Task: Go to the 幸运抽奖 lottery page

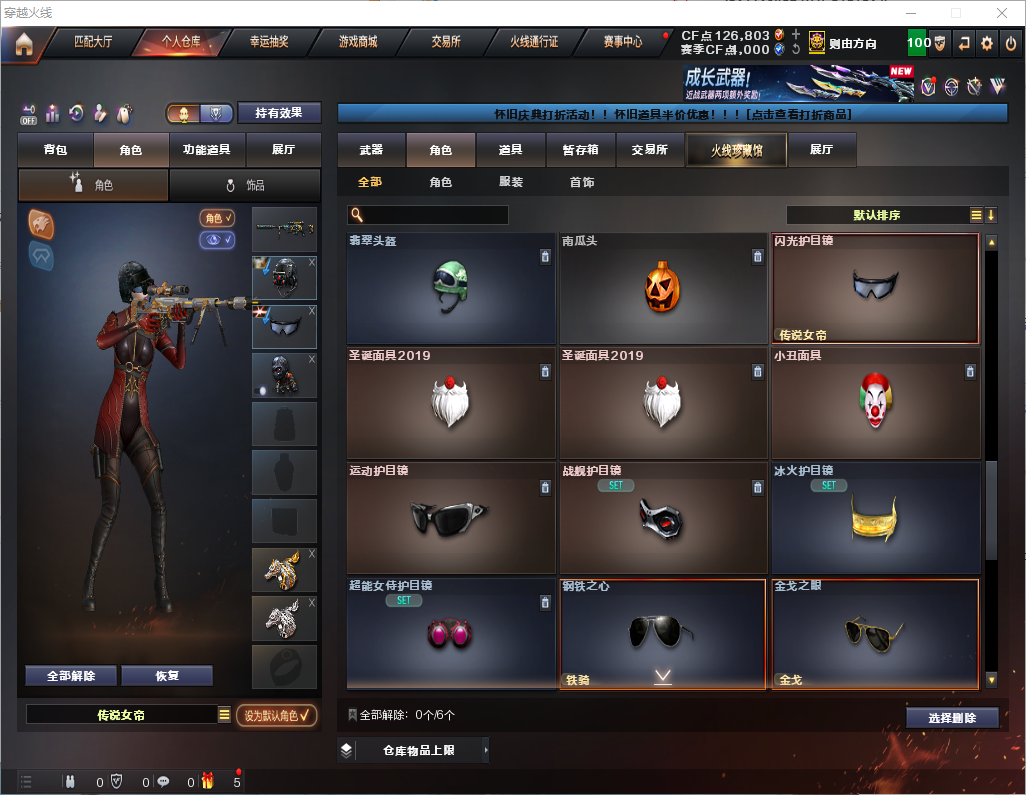Action: point(269,43)
